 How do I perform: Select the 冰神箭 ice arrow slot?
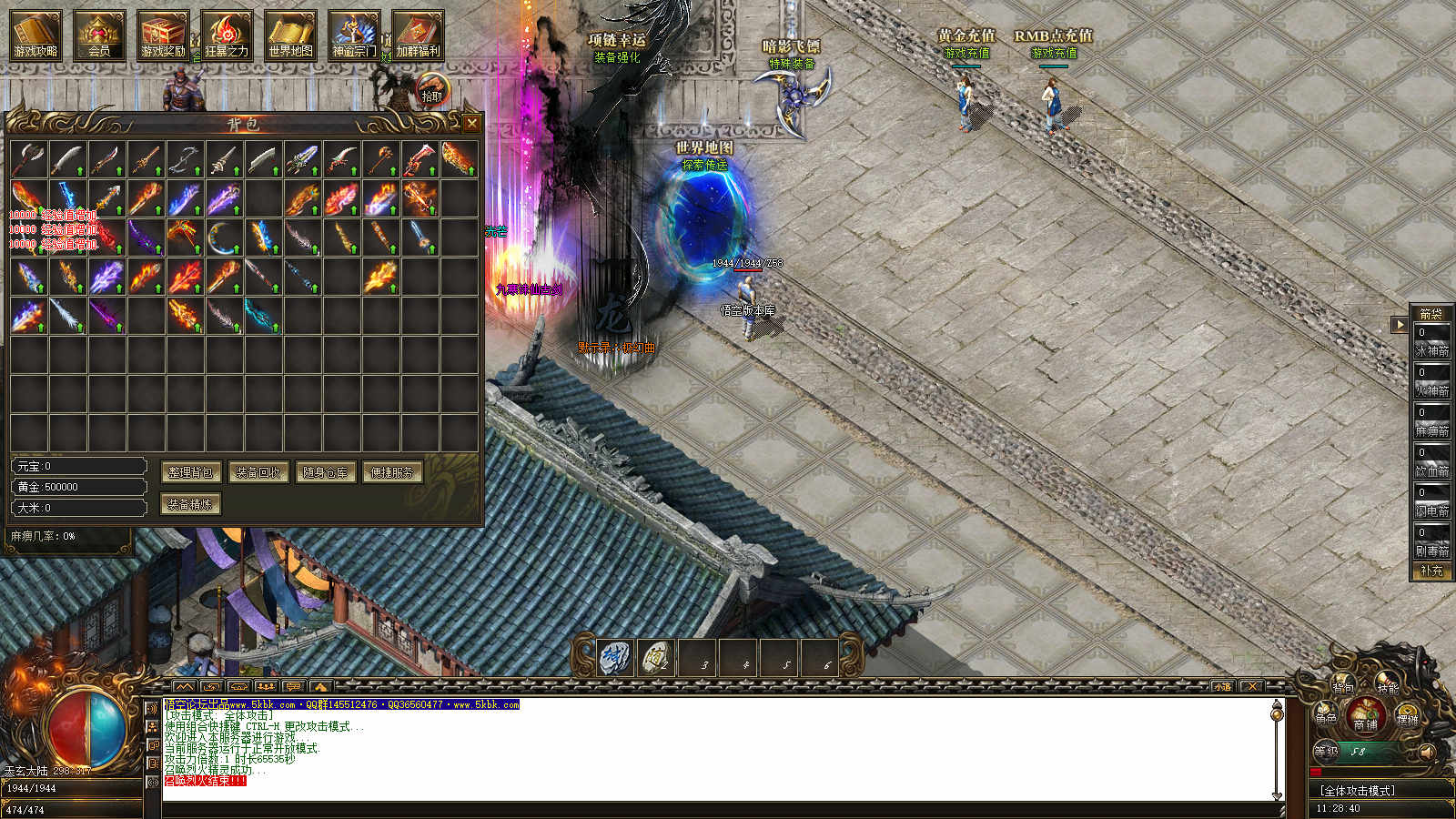pyautogui.click(x=1431, y=340)
